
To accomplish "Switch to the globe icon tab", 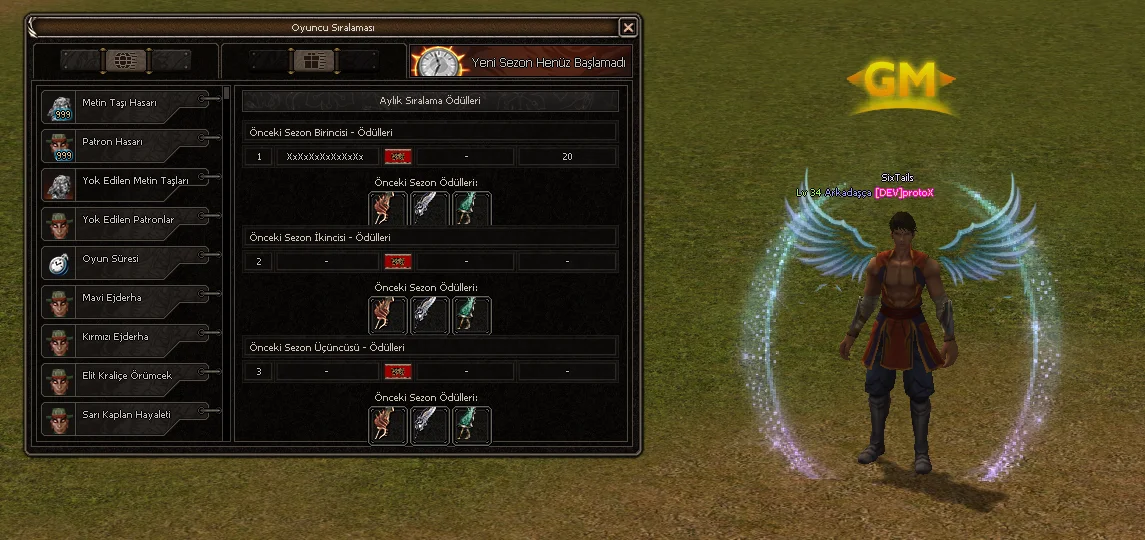I will pos(125,61).
